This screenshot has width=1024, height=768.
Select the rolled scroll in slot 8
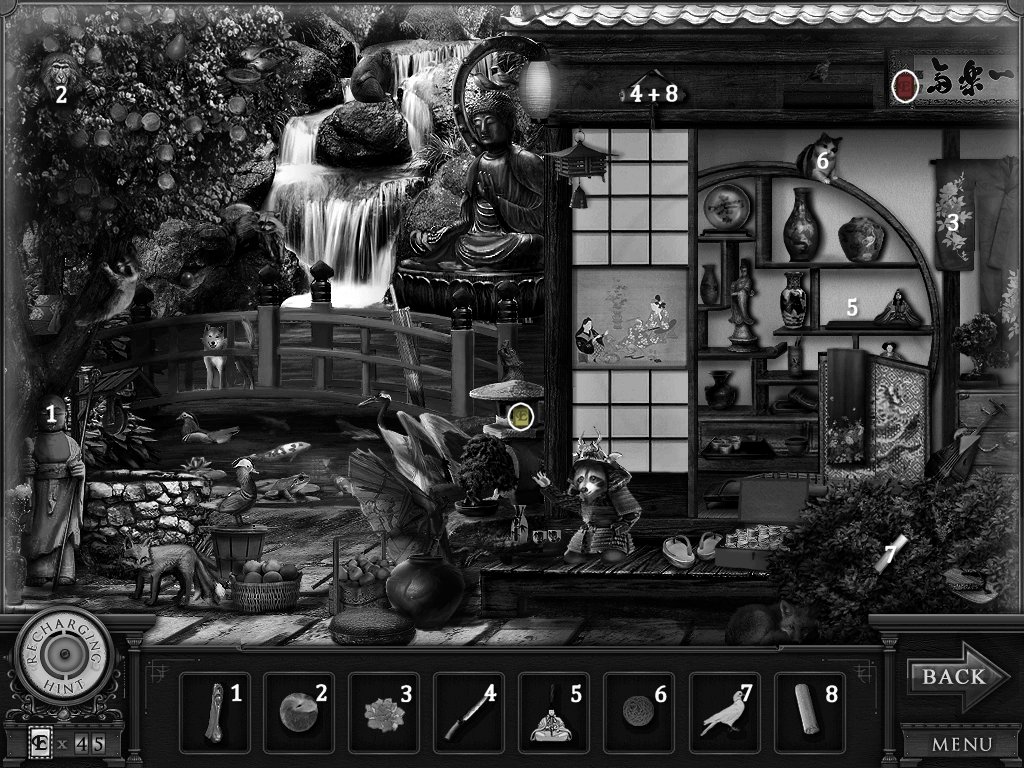[x=806, y=711]
